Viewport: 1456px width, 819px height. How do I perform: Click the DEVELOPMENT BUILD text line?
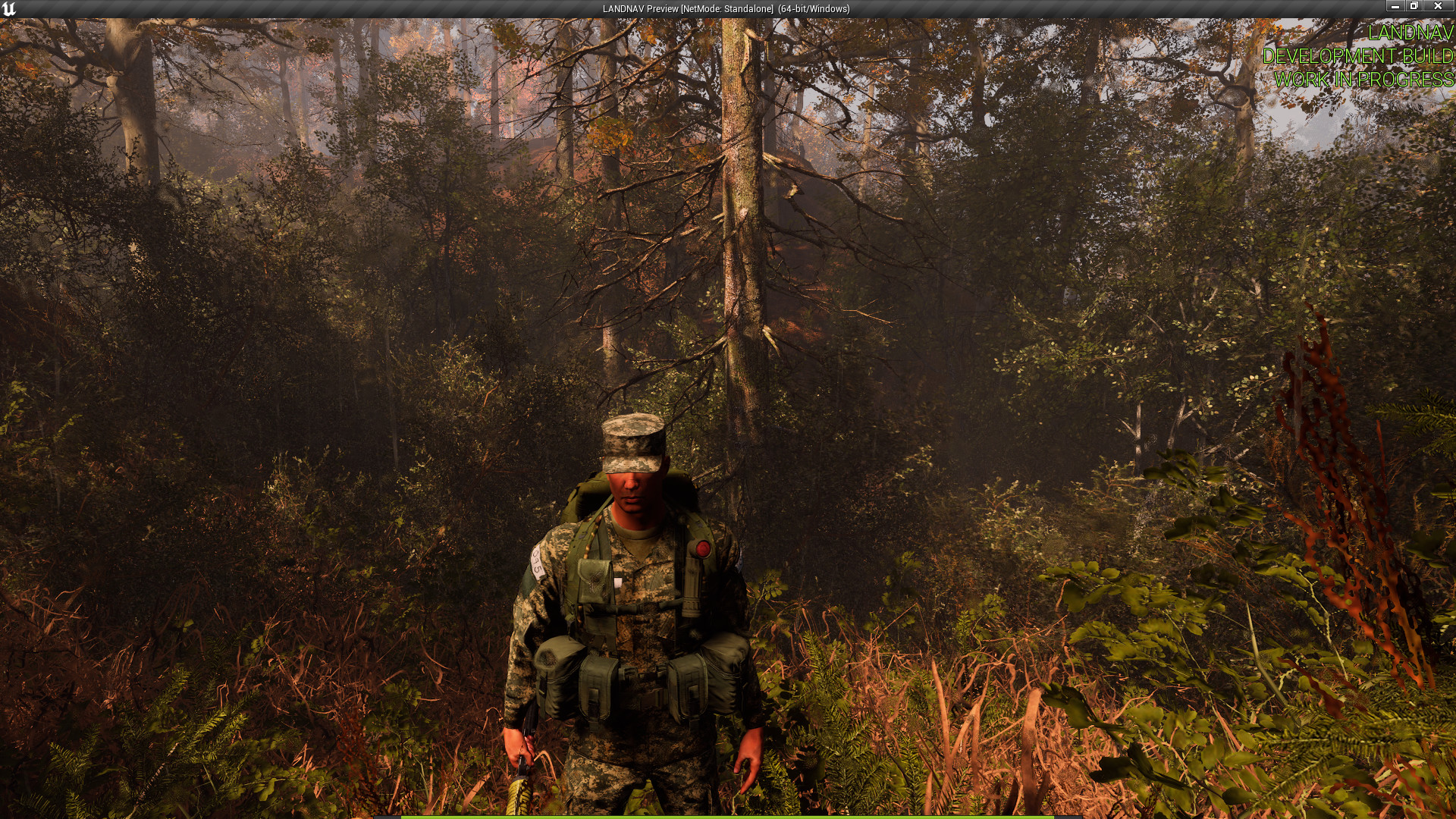1359,55
